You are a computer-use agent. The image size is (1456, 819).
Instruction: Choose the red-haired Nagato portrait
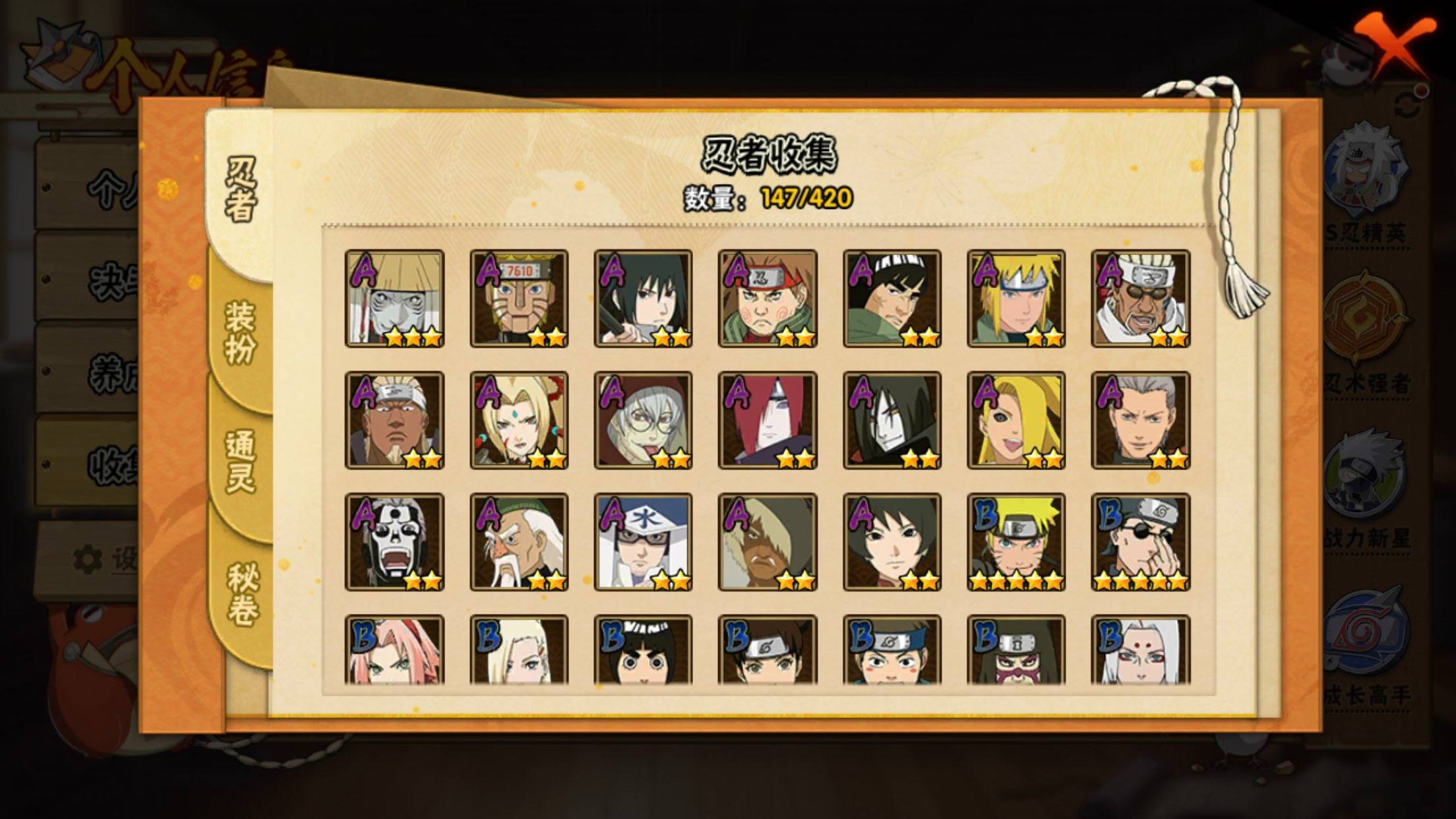pos(768,420)
